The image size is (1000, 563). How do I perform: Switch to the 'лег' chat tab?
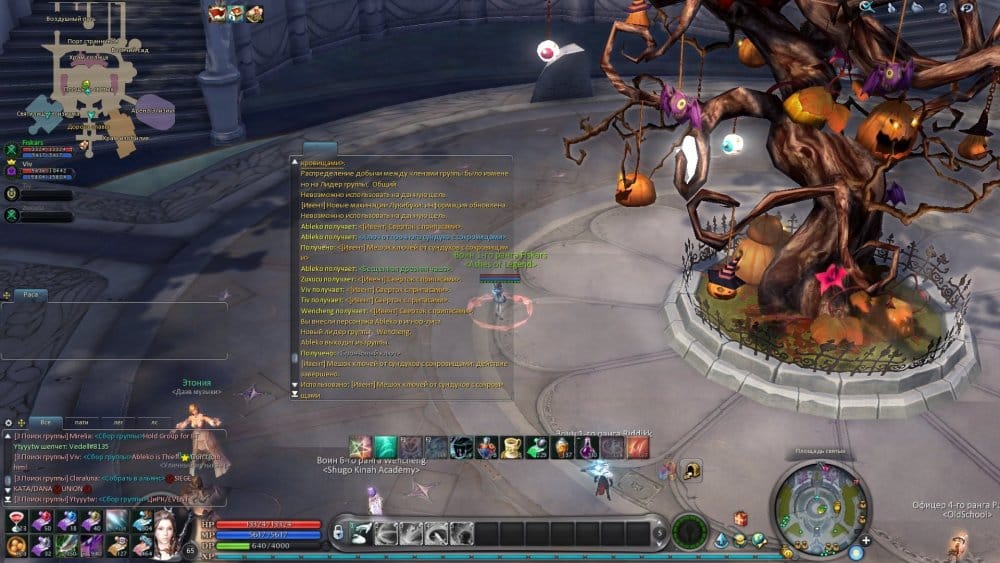click(118, 422)
